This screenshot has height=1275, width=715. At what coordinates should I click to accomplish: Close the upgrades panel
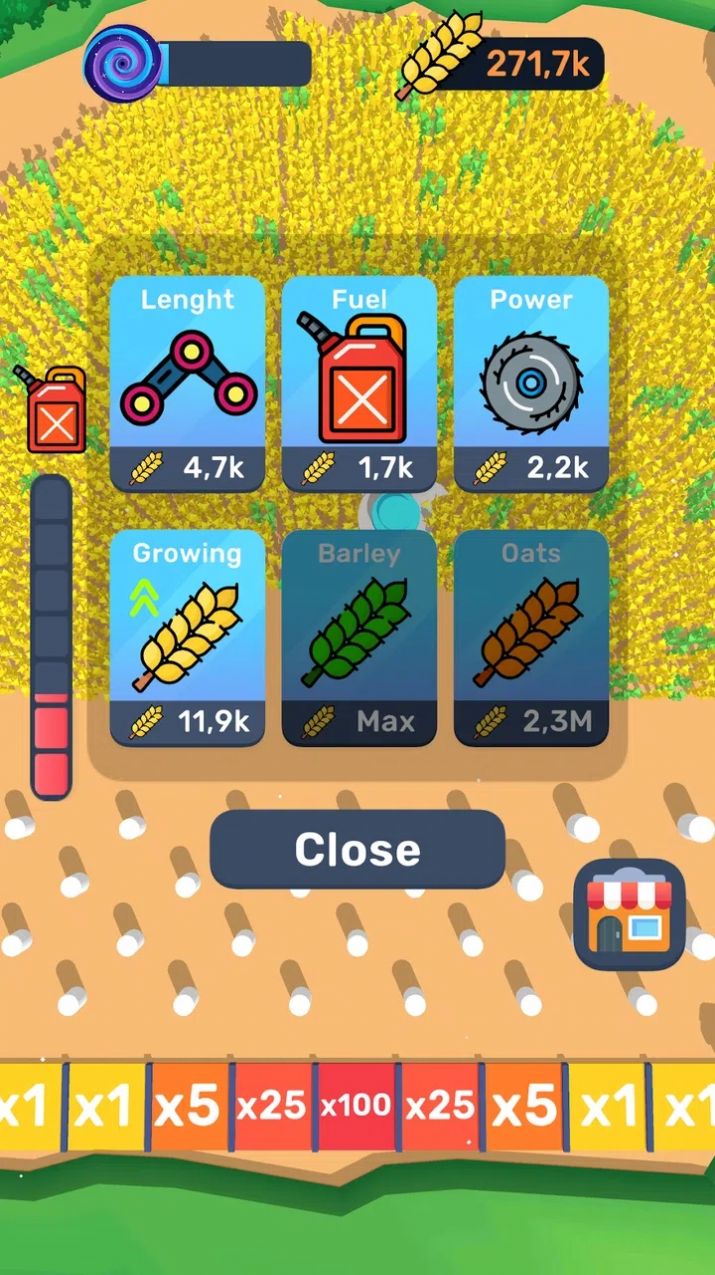point(357,850)
